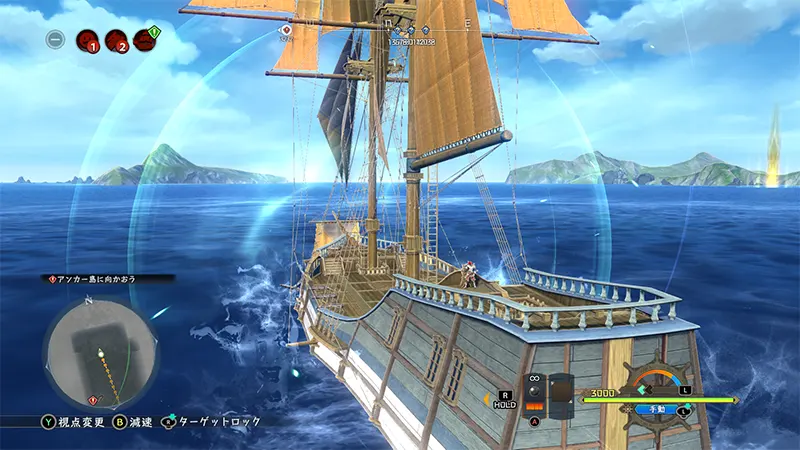Click the red icon with badge 2

116,41
